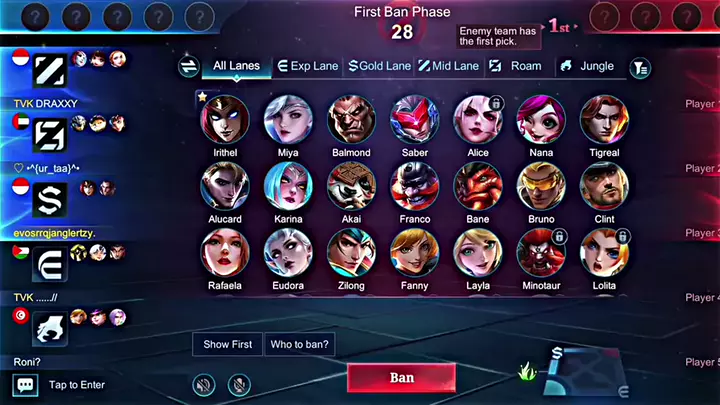Open the hero sort filter icon
Screen dimensions: 720x405
click(x=640, y=67)
